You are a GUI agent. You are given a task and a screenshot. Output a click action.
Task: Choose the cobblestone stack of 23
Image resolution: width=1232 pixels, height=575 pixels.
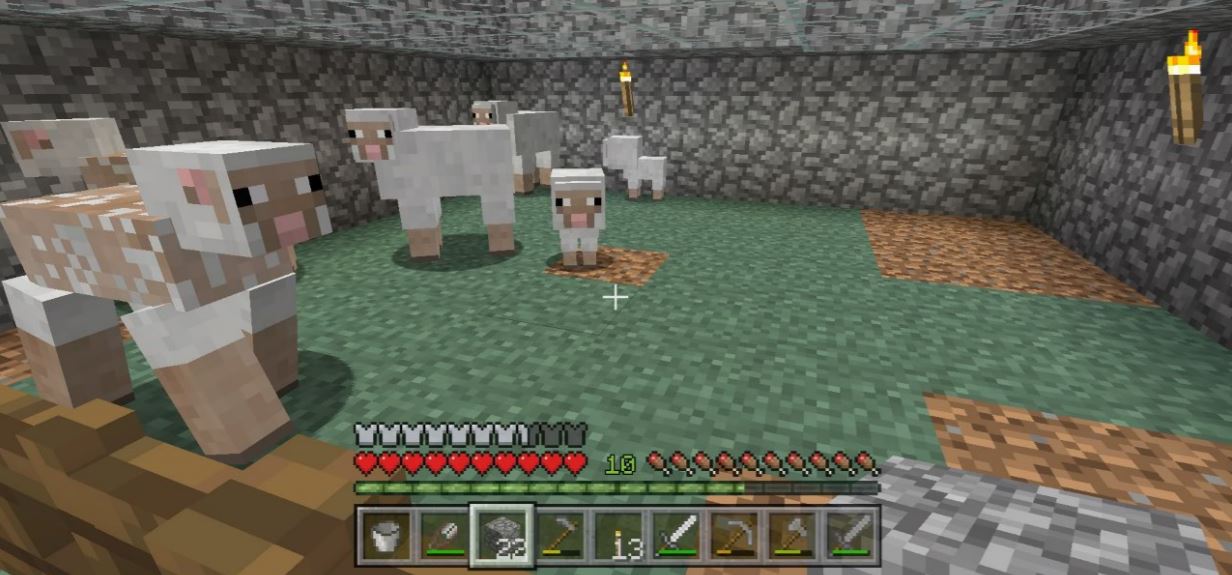(x=502, y=535)
